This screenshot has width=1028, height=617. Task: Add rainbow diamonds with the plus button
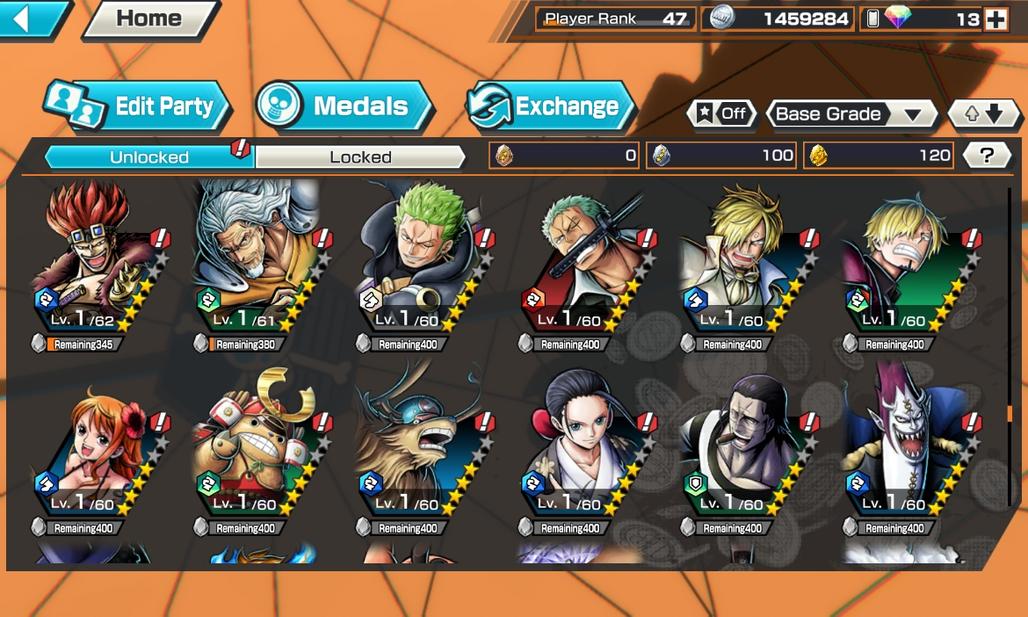(995, 19)
